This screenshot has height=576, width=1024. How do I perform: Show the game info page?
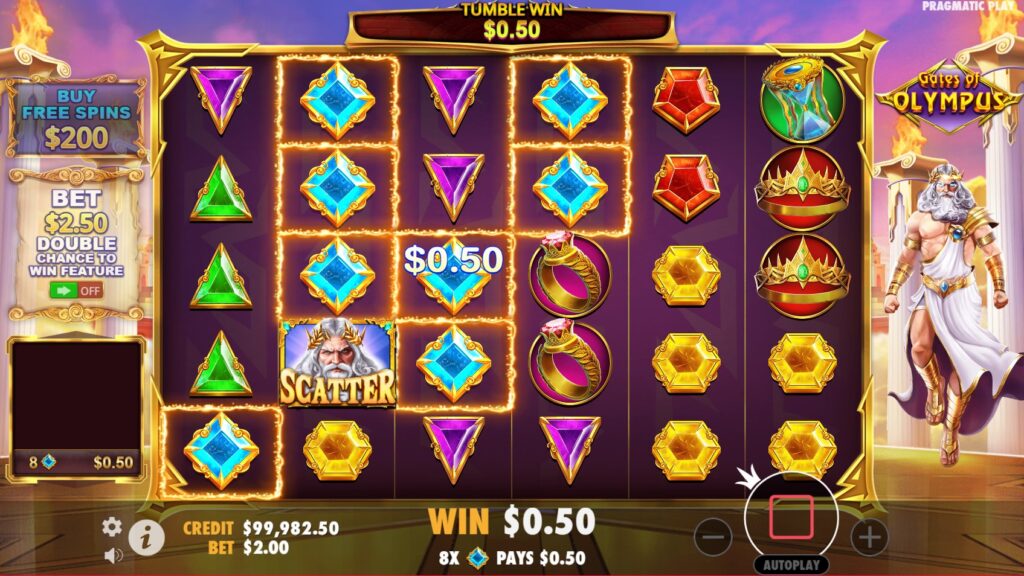[x=146, y=537]
